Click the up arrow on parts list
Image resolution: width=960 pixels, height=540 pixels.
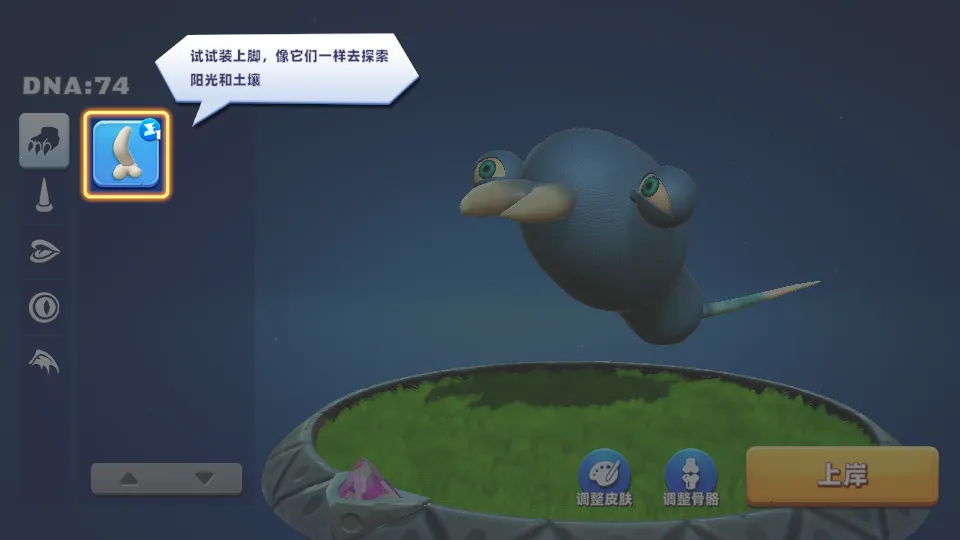click(x=129, y=479)
